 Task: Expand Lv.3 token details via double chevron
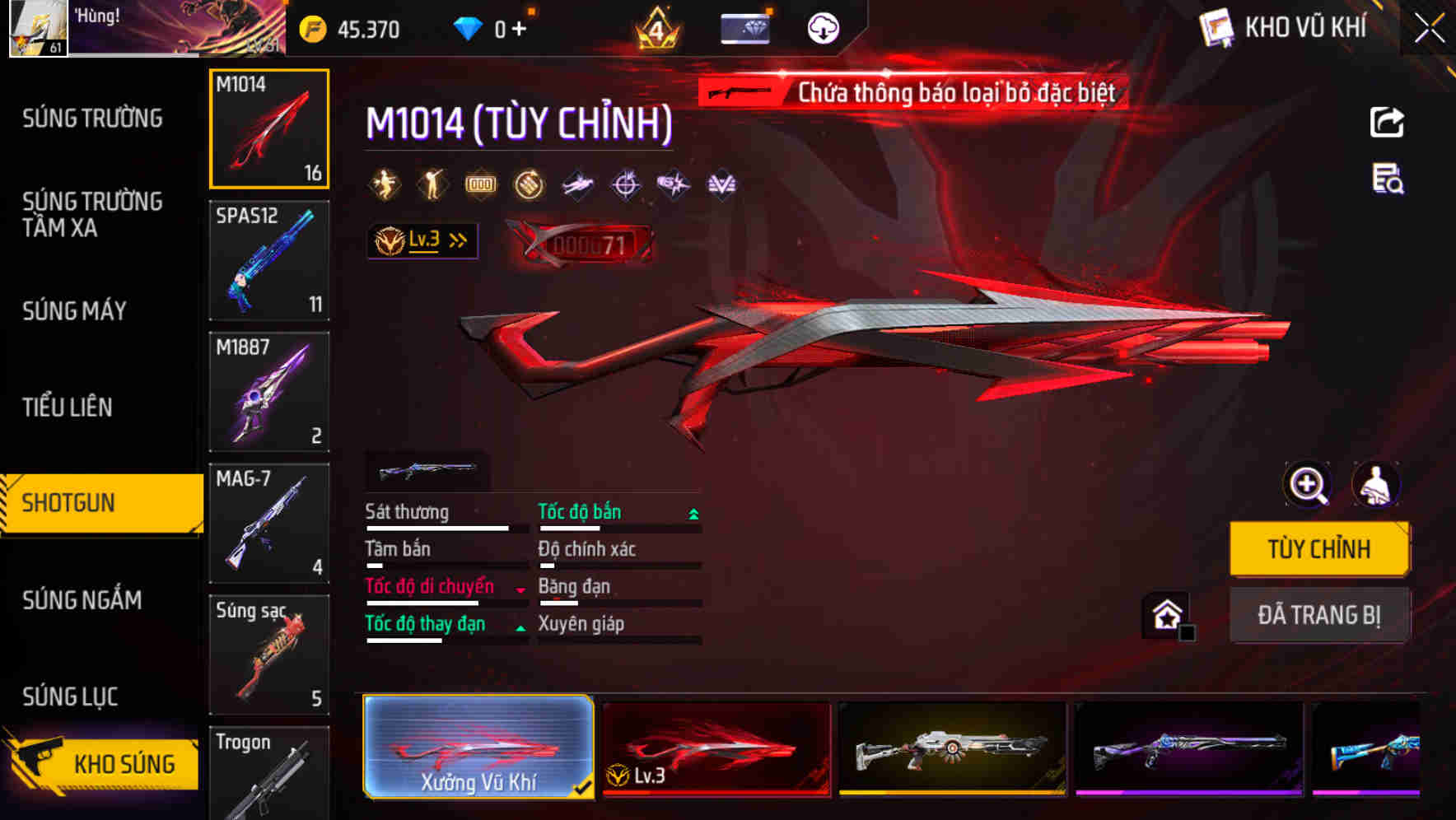pyautogui.click(x=458, y=240)
